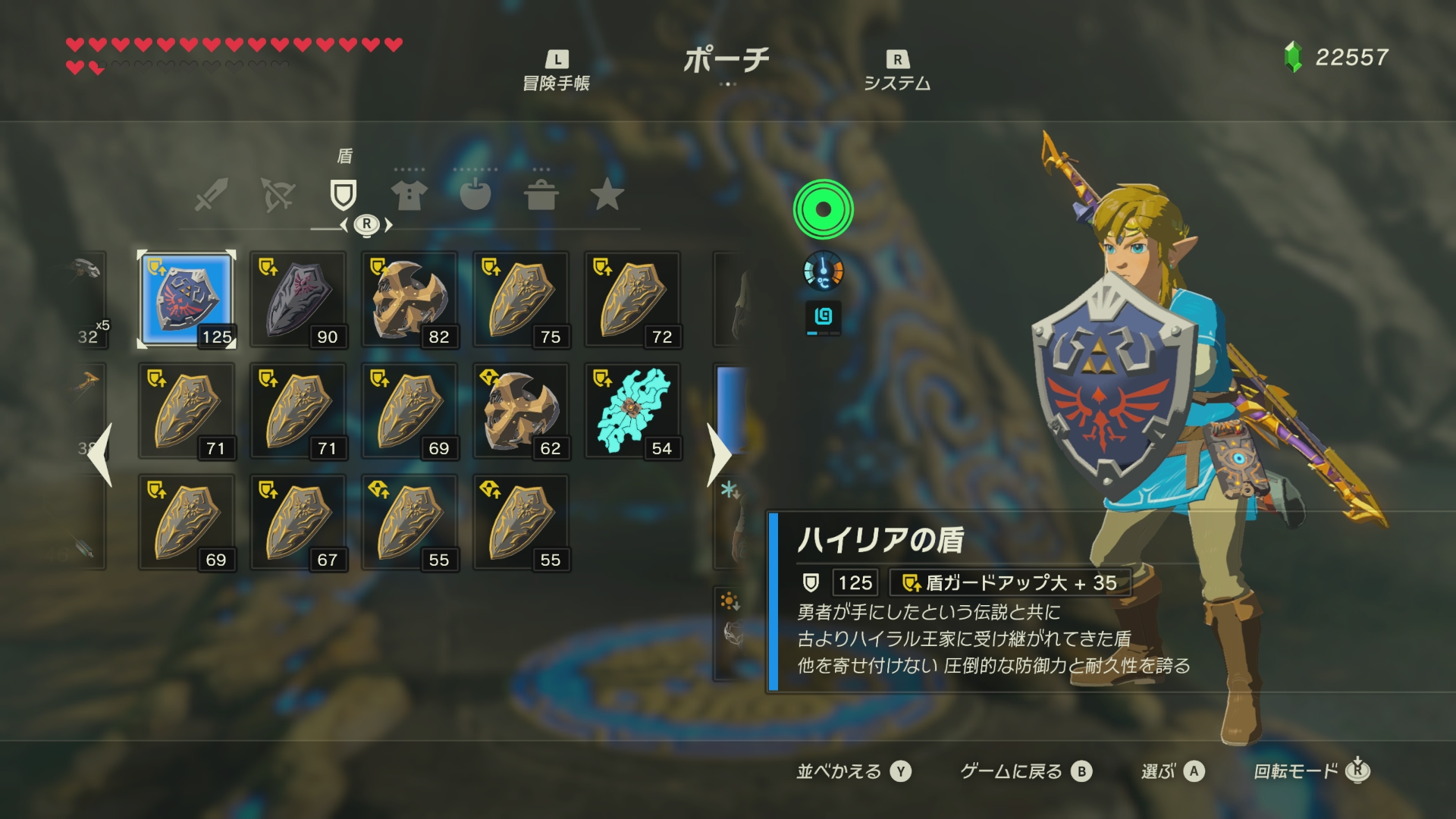Switch to the clothing category icon
Viewport: 1456px width, 819px height.
pos(409,195)
